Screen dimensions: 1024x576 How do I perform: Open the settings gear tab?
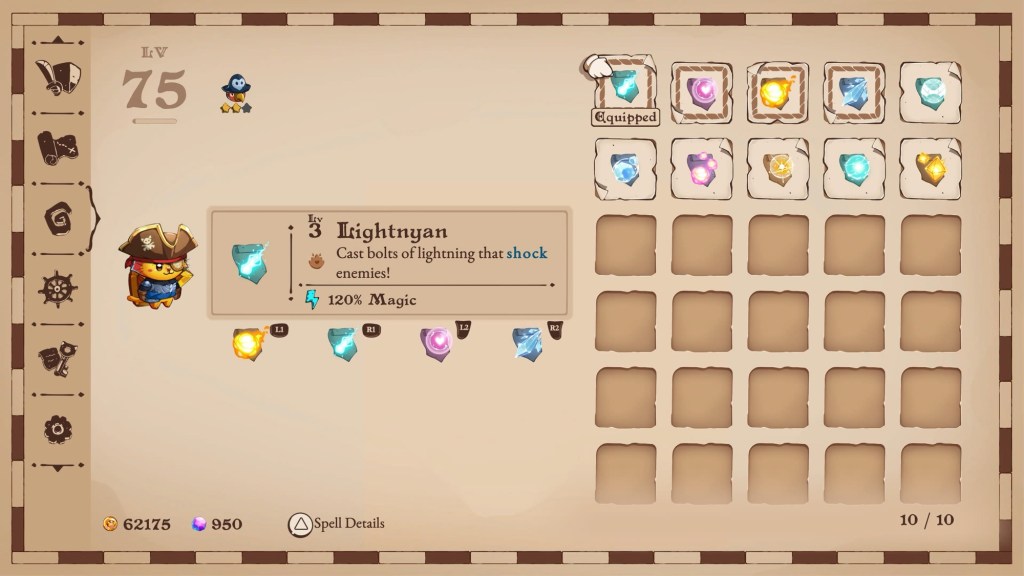point(57,429)
